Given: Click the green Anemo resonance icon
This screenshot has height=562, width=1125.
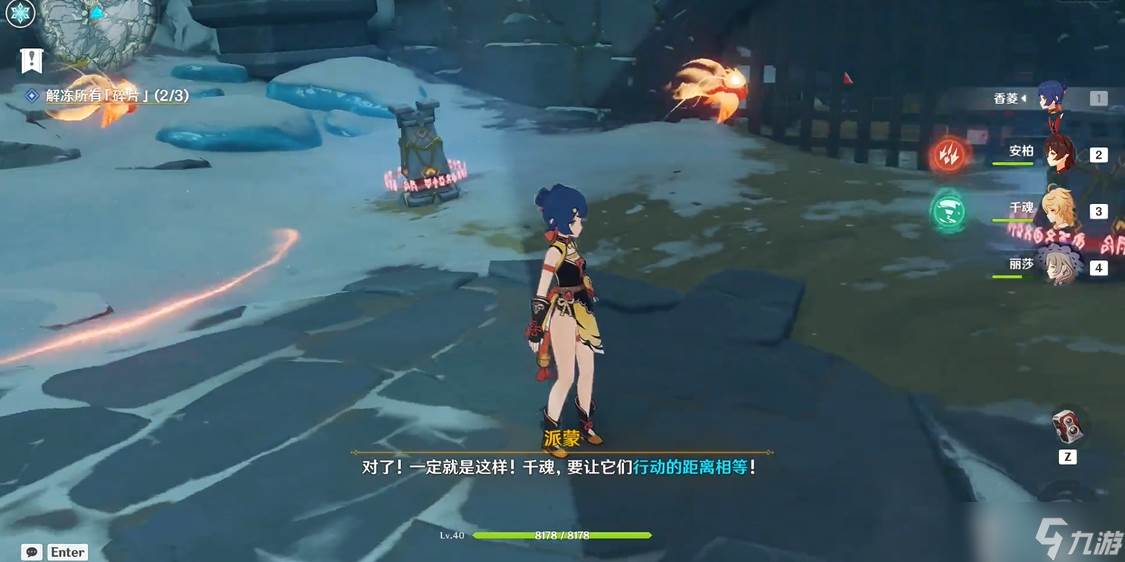Looking at the screenshot, I should click(947, 211).
